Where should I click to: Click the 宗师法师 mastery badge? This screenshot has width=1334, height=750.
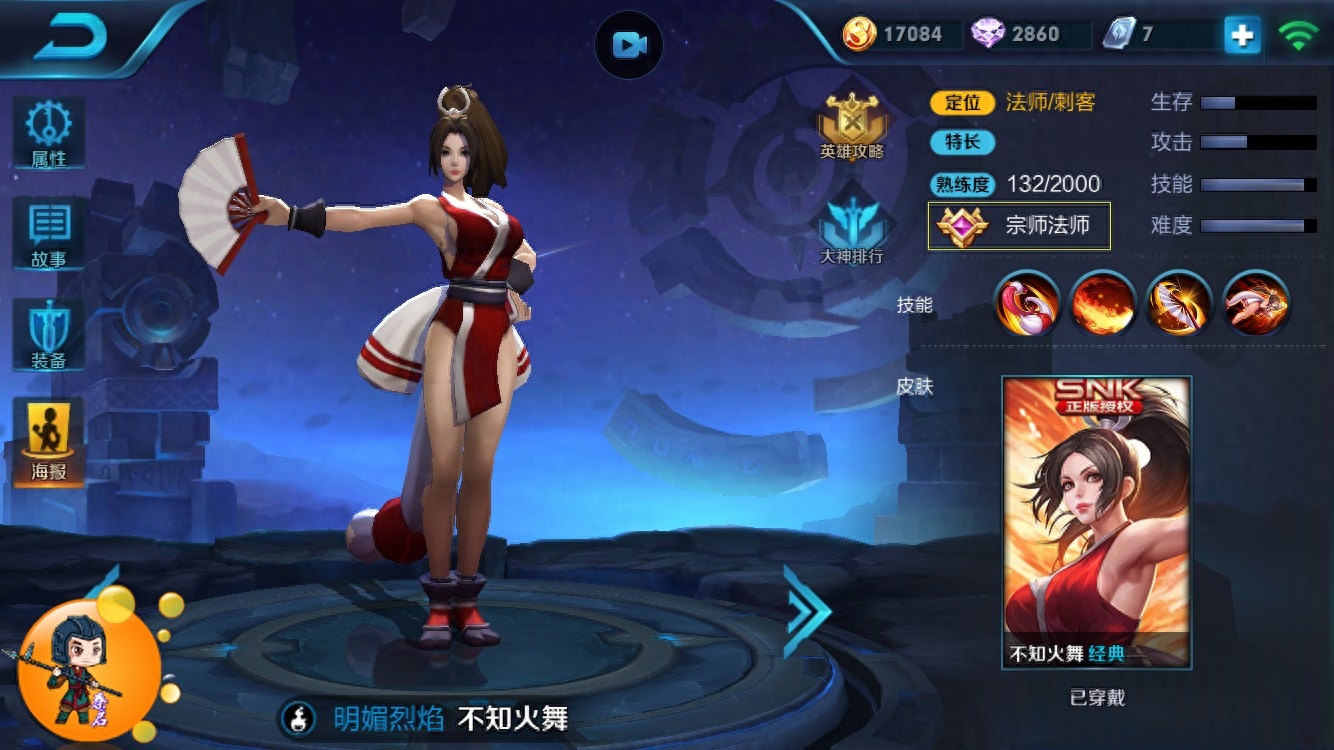(x=1019, y=225)
